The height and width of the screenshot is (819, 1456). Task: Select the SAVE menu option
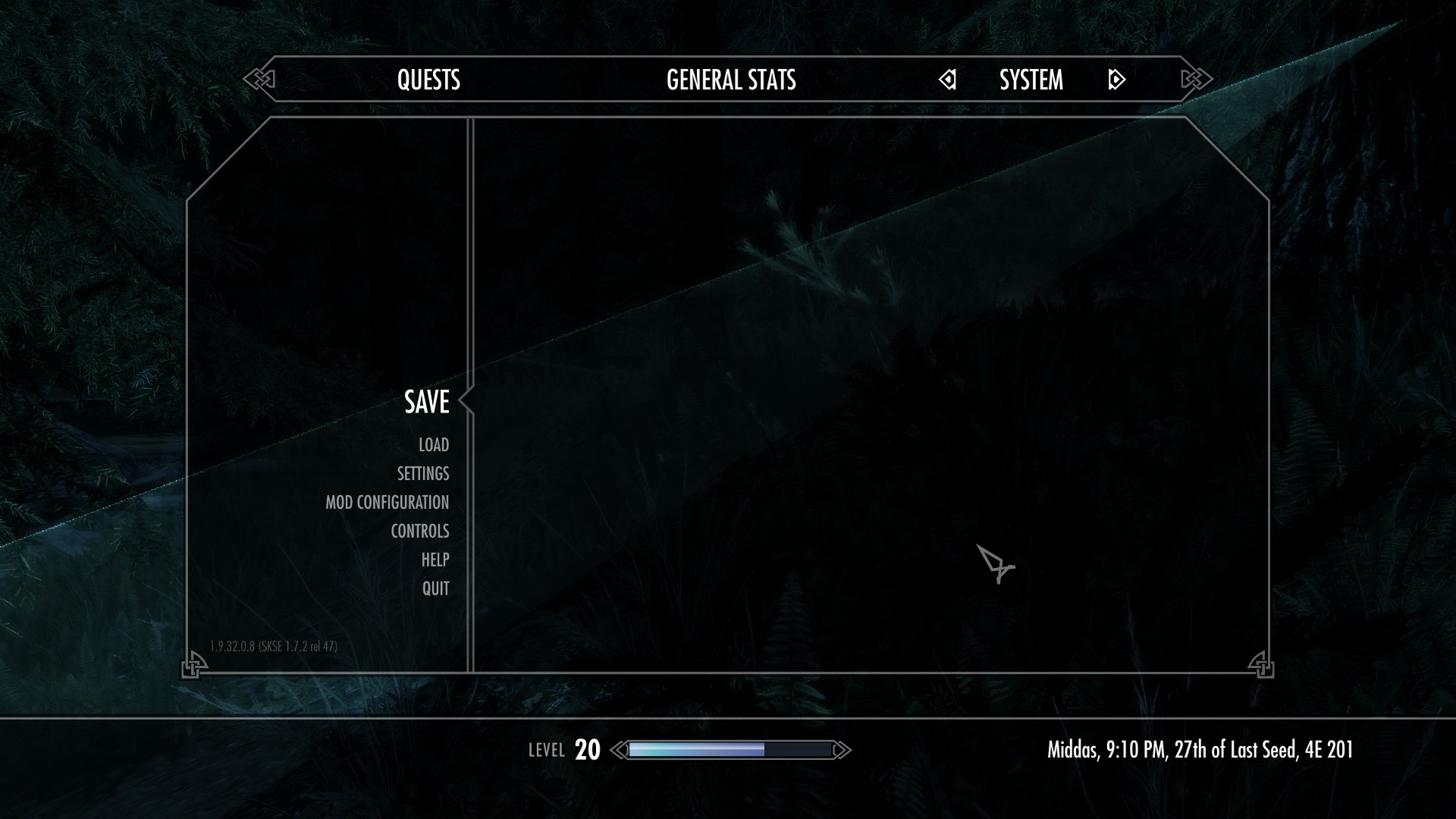pos(427,403)
